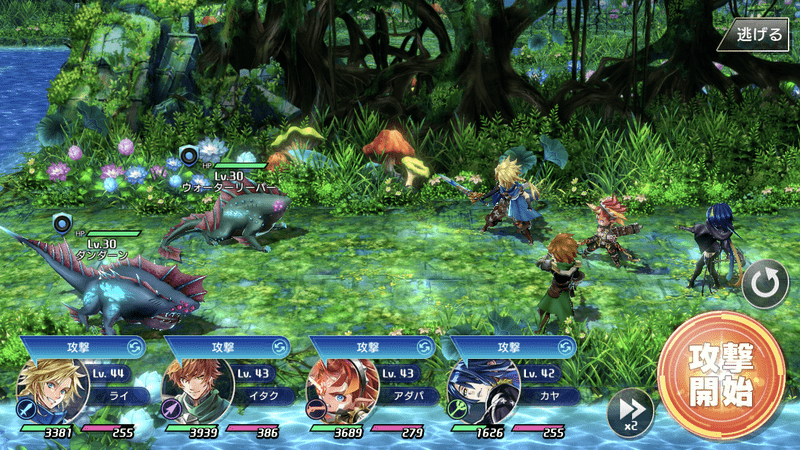The height and width of the screenshot is (450, 800).
Task: Choose アダパ's character portrait
Action: coord(337,392)
